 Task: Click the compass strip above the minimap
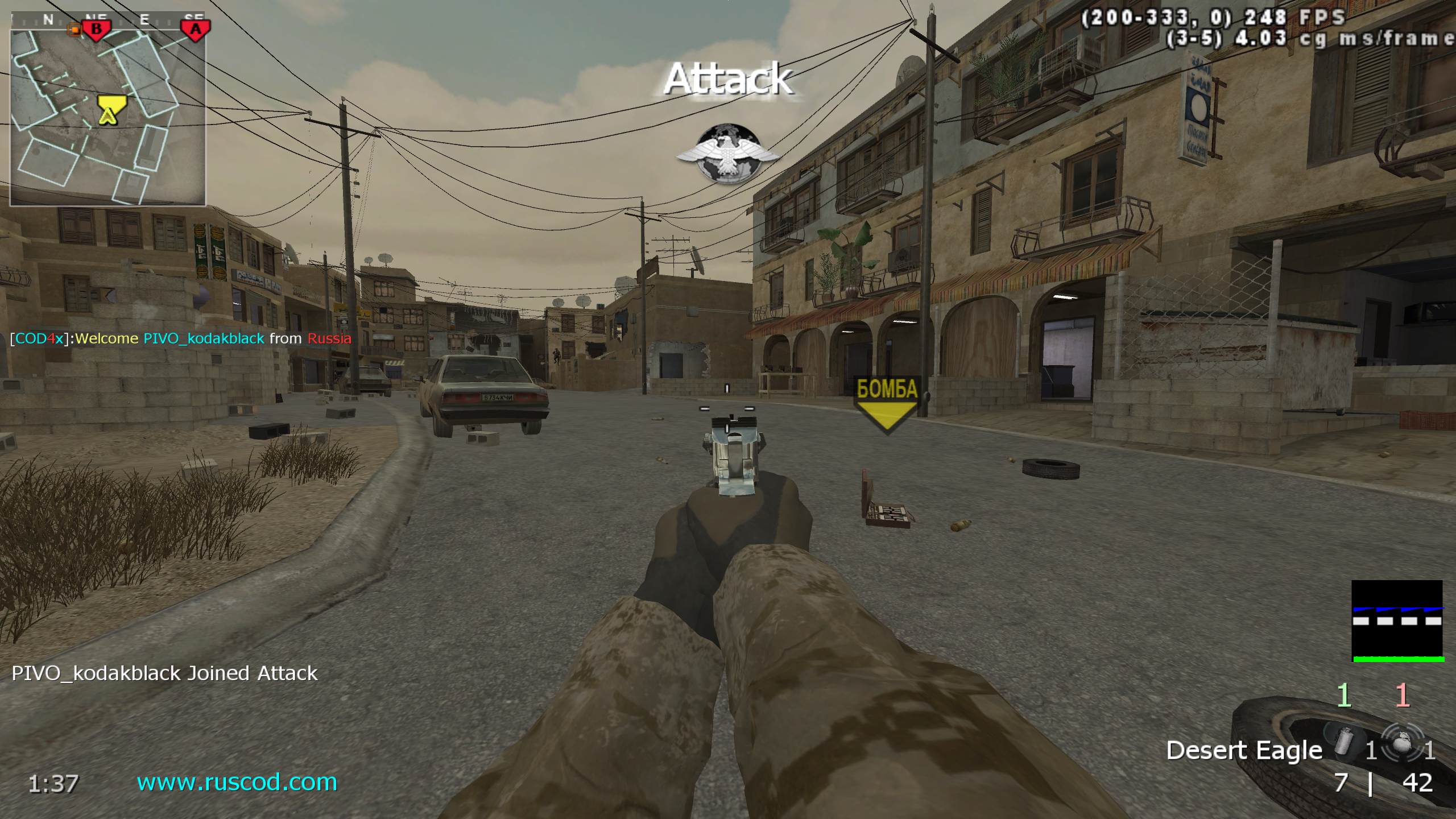pos(108,20)
